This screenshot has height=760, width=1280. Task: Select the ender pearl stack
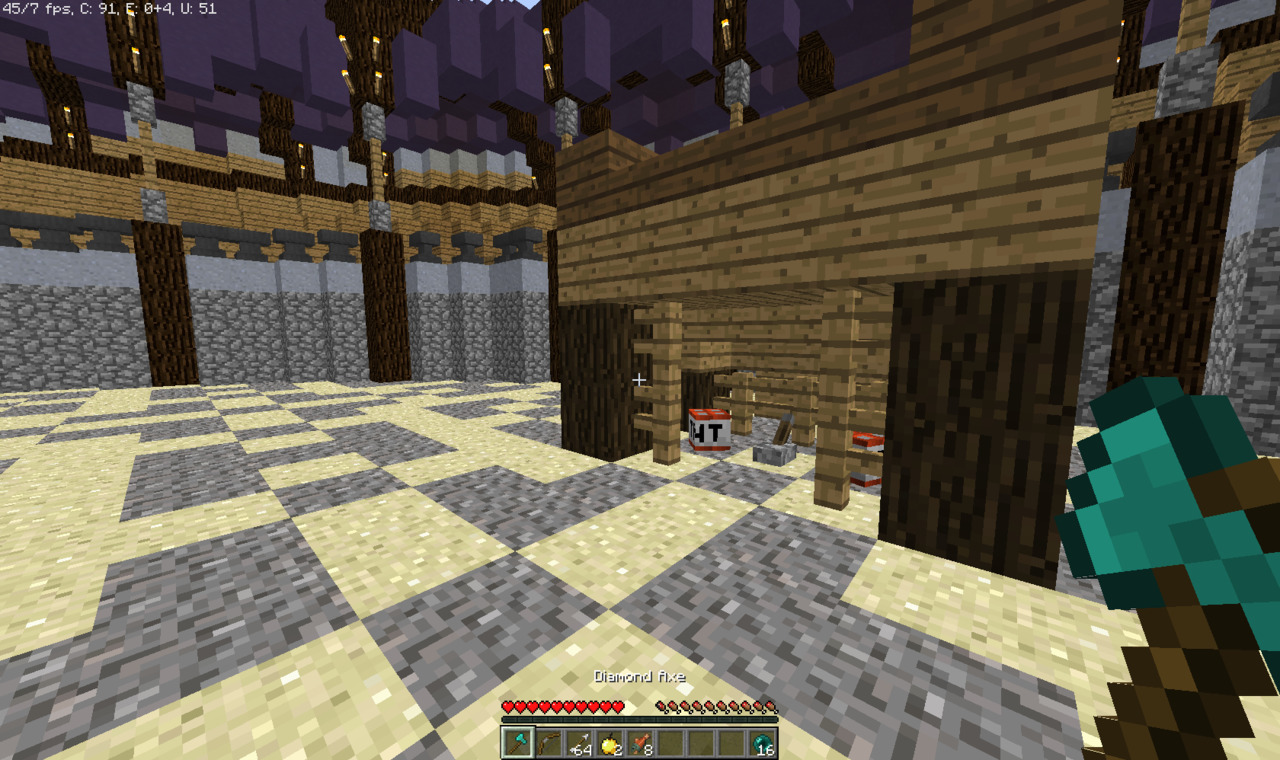[x=762, y=743]
